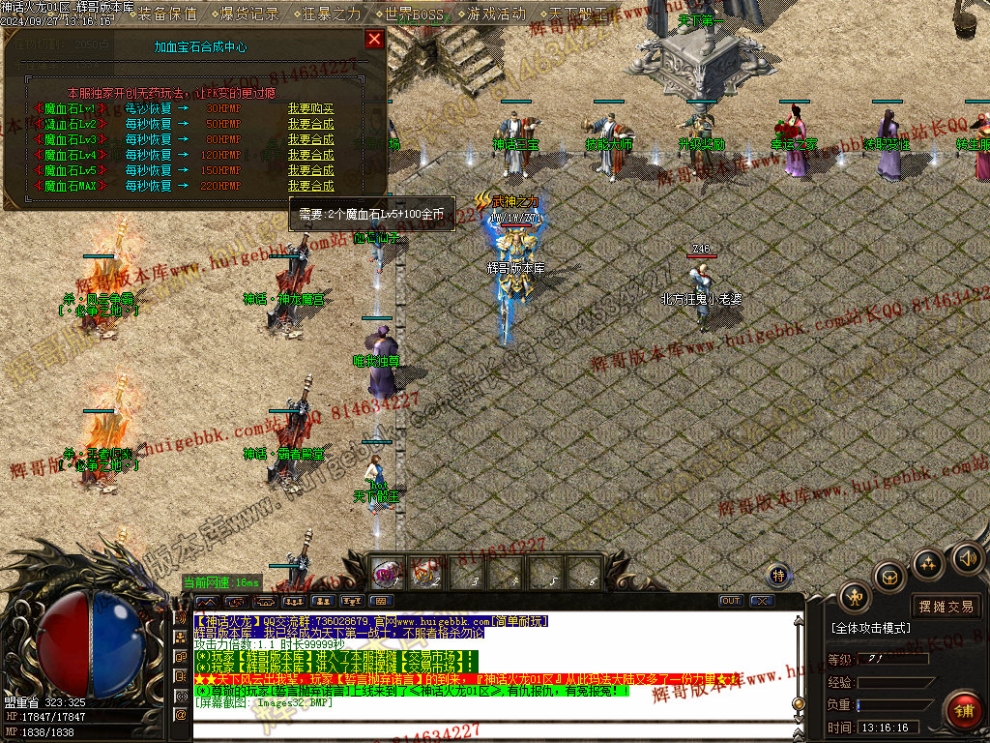The image size is (990, 743).
Task: Select 狂暴之力 in the top bar
Action: 331,14
